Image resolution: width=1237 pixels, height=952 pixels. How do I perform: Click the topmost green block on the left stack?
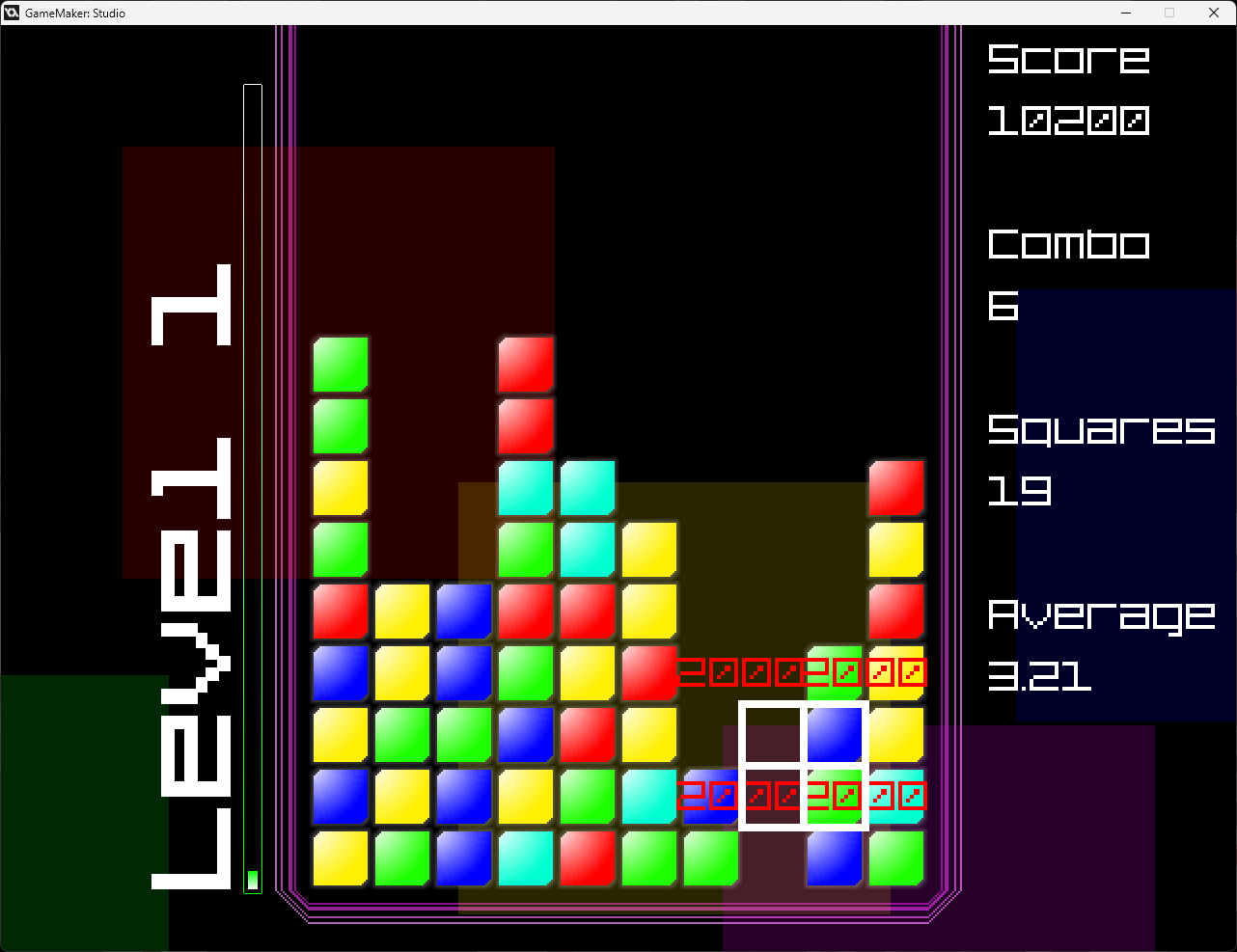pos(340,365)
